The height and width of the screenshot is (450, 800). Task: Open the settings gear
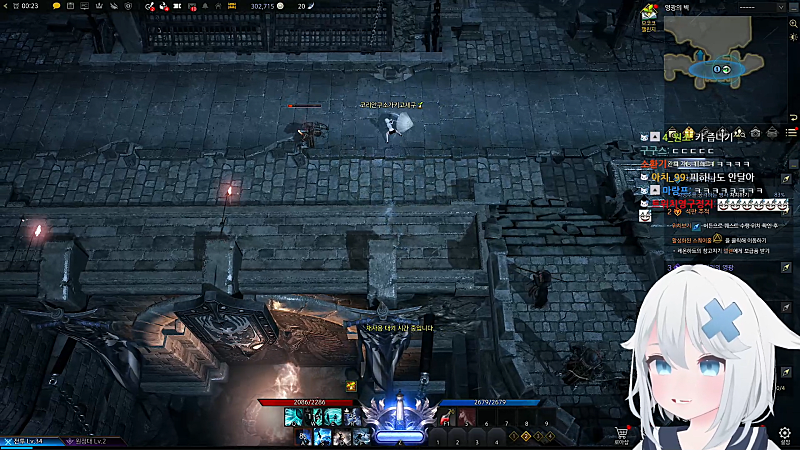point(785,434)
